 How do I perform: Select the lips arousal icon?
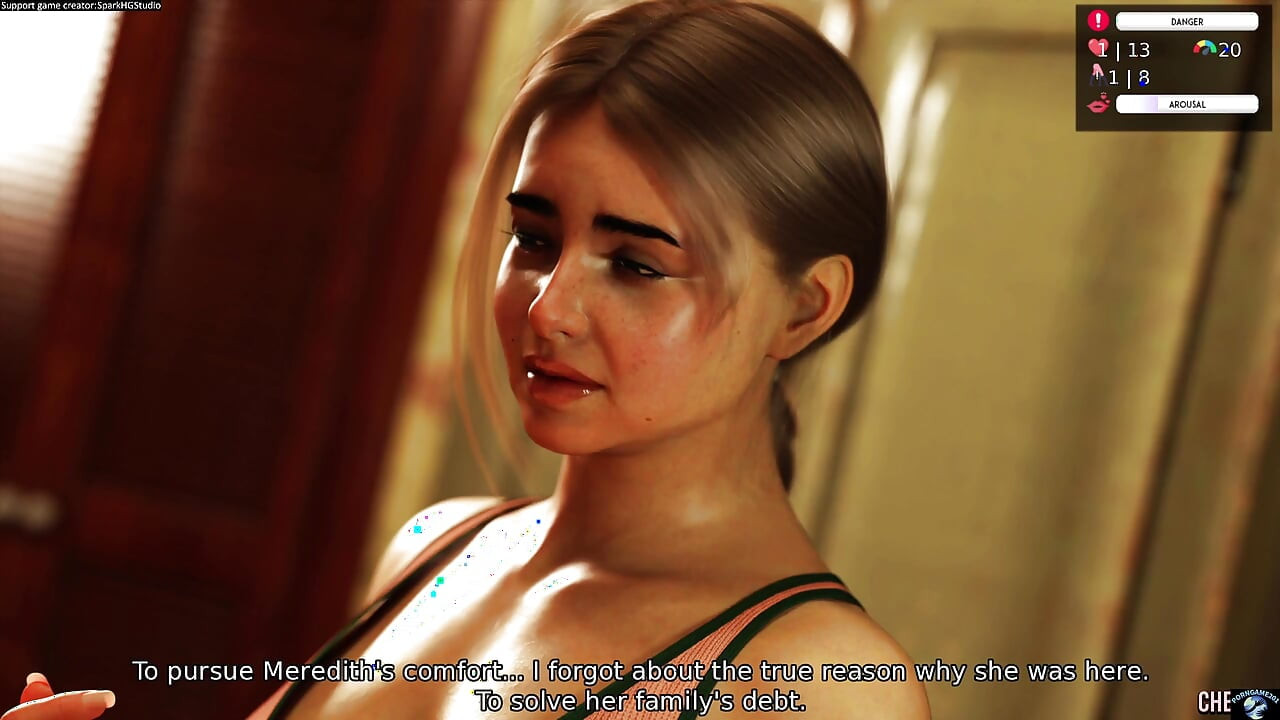1097,103
